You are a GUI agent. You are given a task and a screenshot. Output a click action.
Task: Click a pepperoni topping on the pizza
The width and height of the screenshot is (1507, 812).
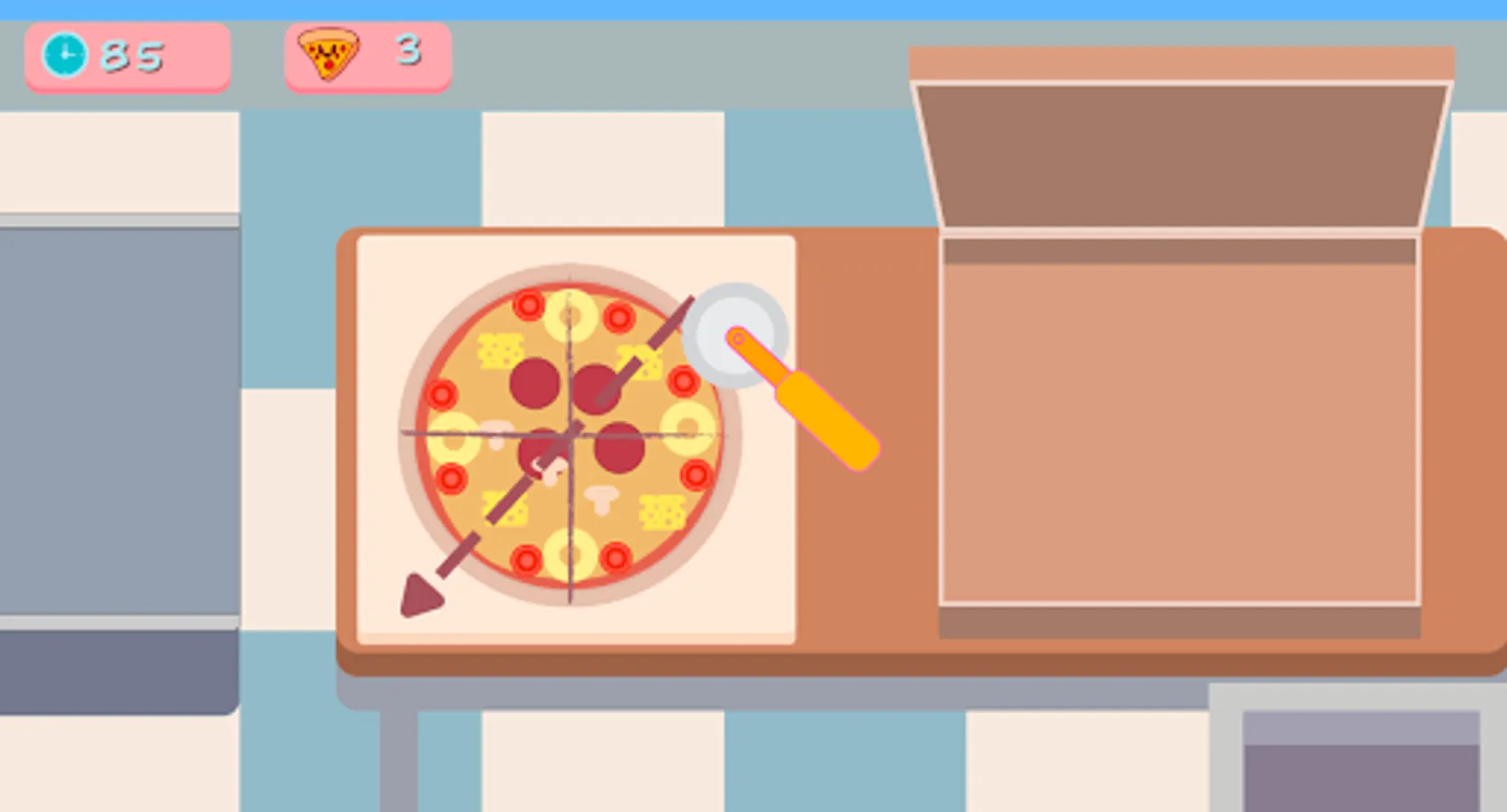point(534,383)
